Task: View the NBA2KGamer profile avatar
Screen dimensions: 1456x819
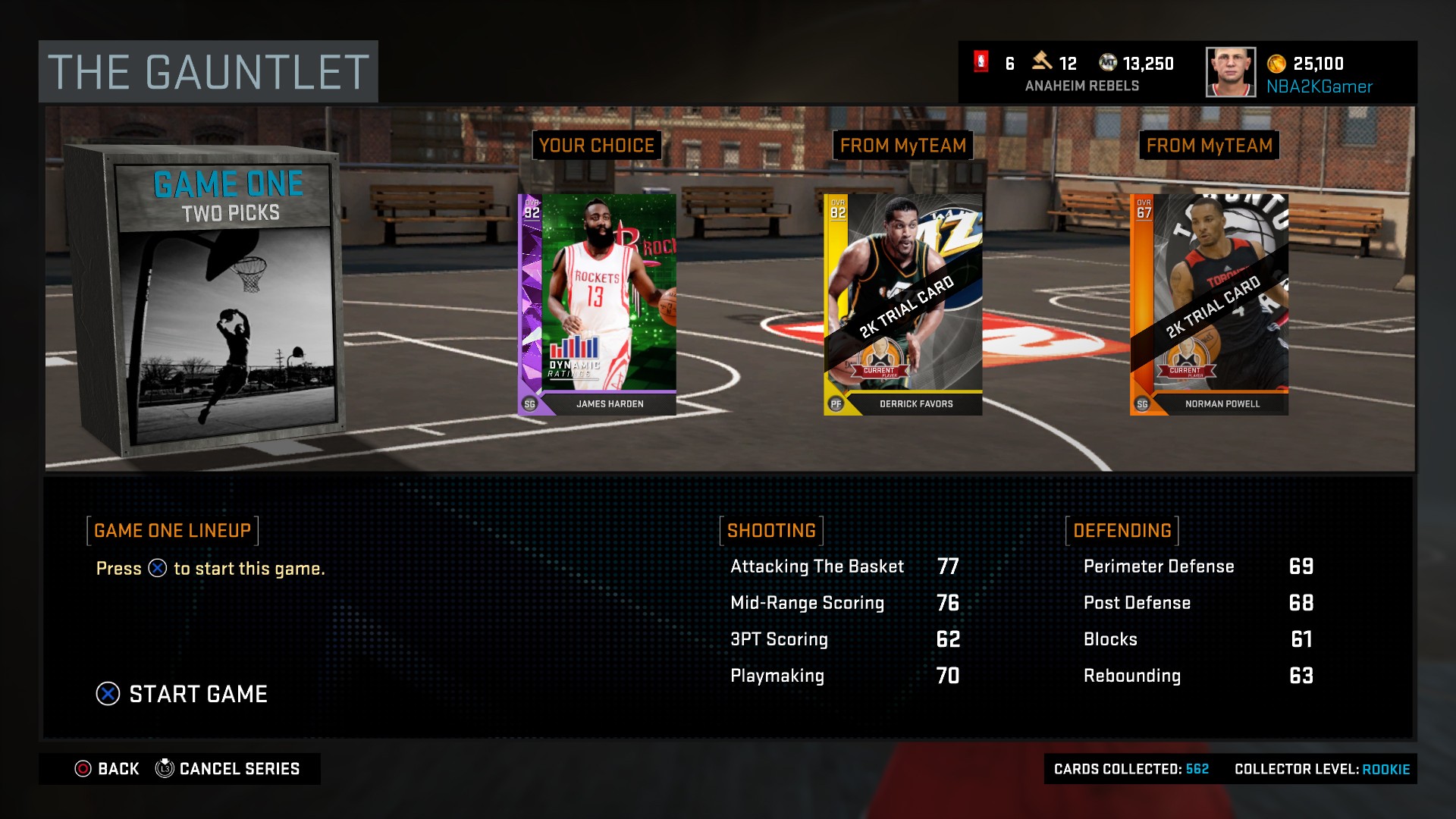Action: (x=1230, y=73)
